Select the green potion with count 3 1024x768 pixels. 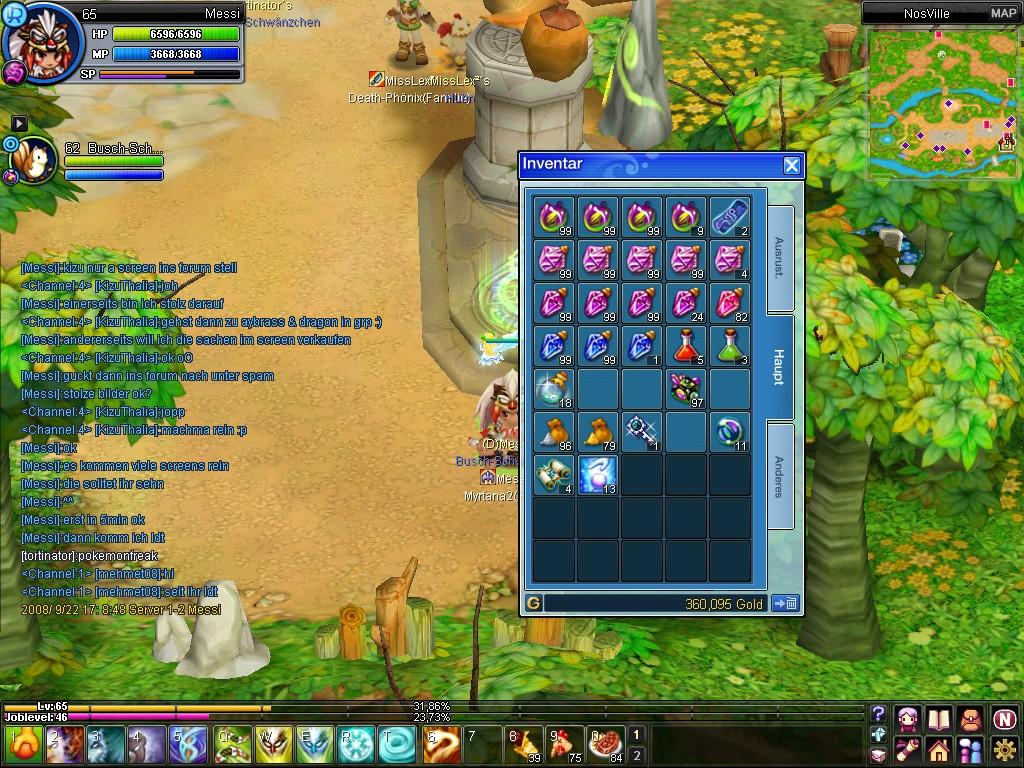(731, 346)
